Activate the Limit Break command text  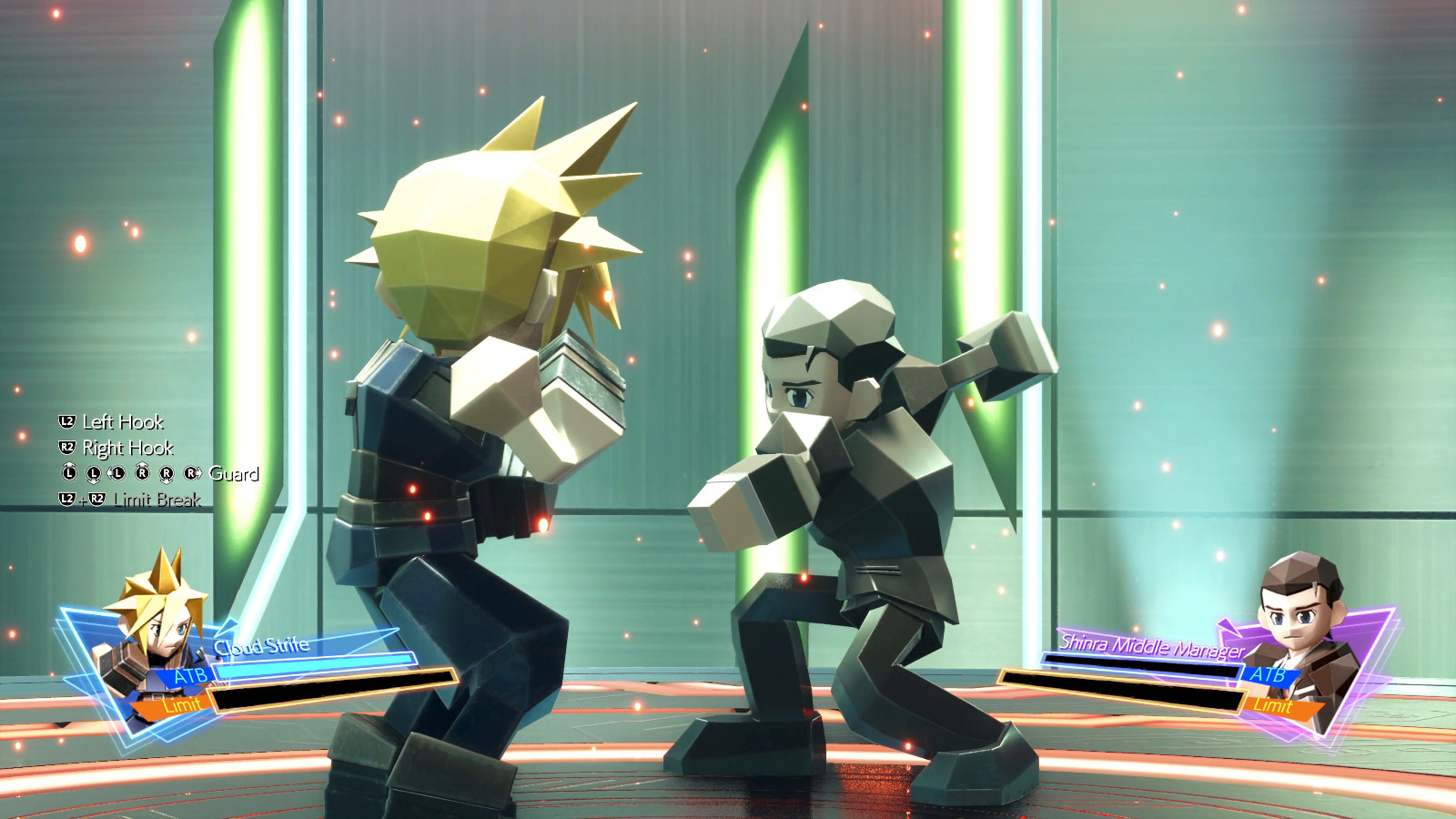click(157, 499)
